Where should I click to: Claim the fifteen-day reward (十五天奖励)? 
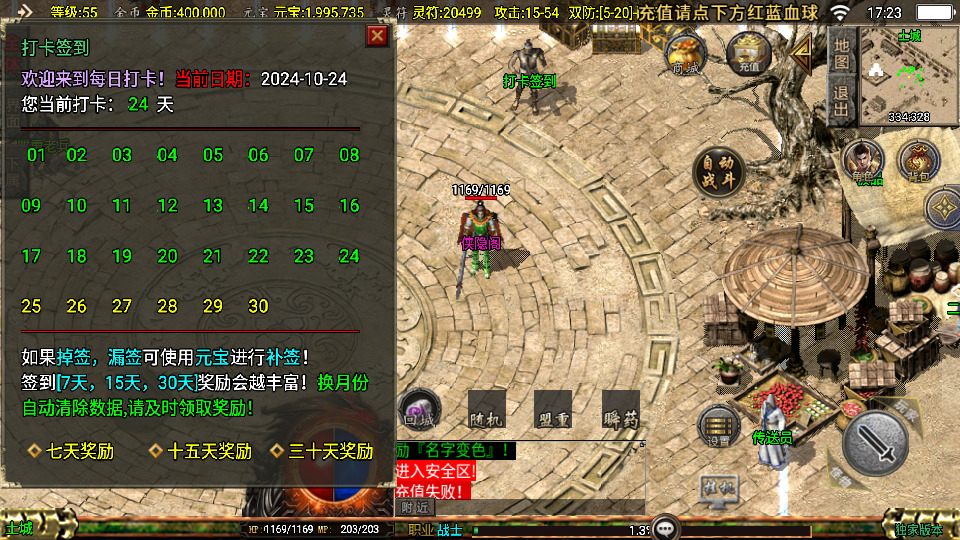tap(201, 451)
